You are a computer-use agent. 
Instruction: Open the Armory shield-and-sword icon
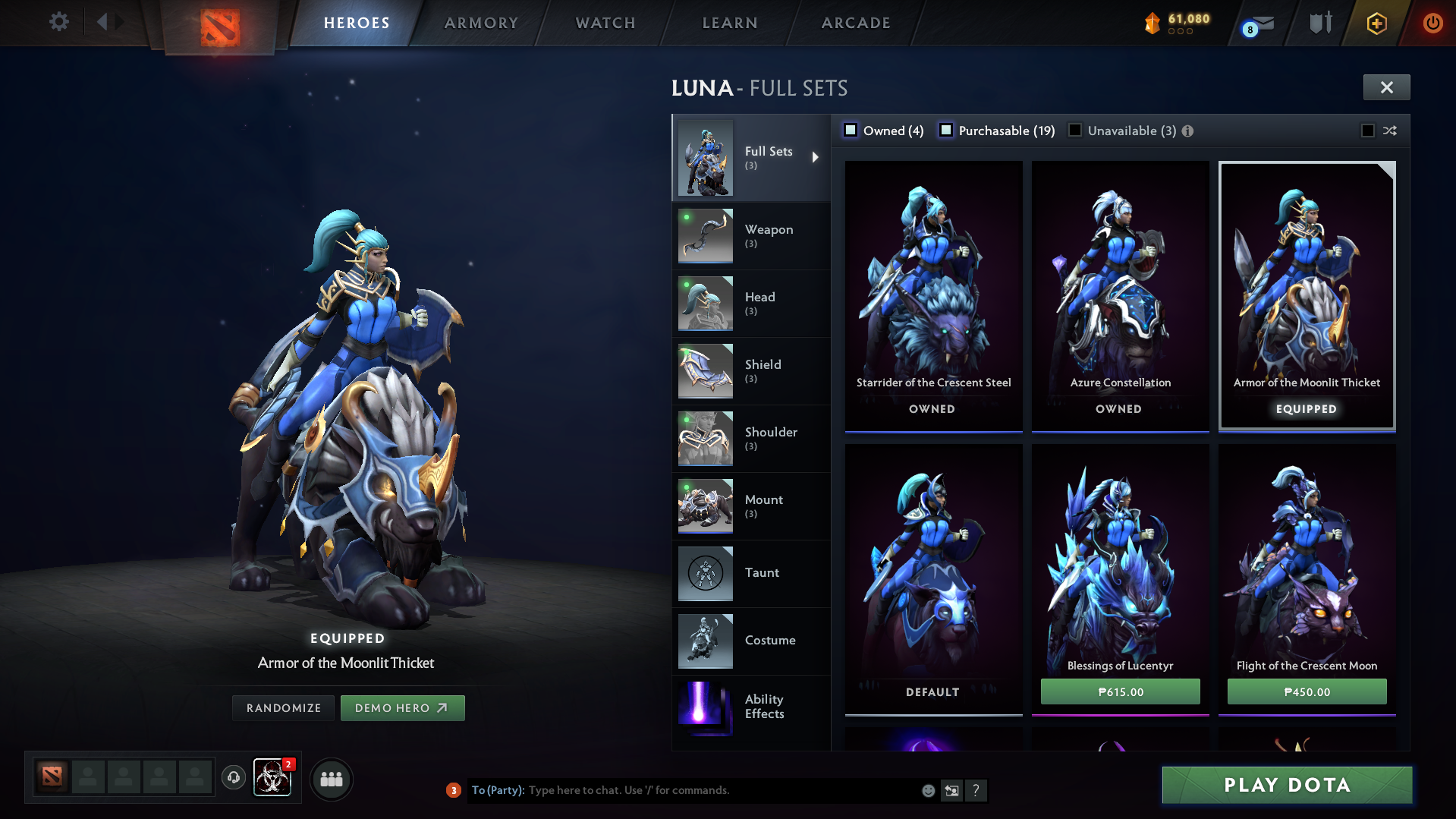pos(1319,23)
